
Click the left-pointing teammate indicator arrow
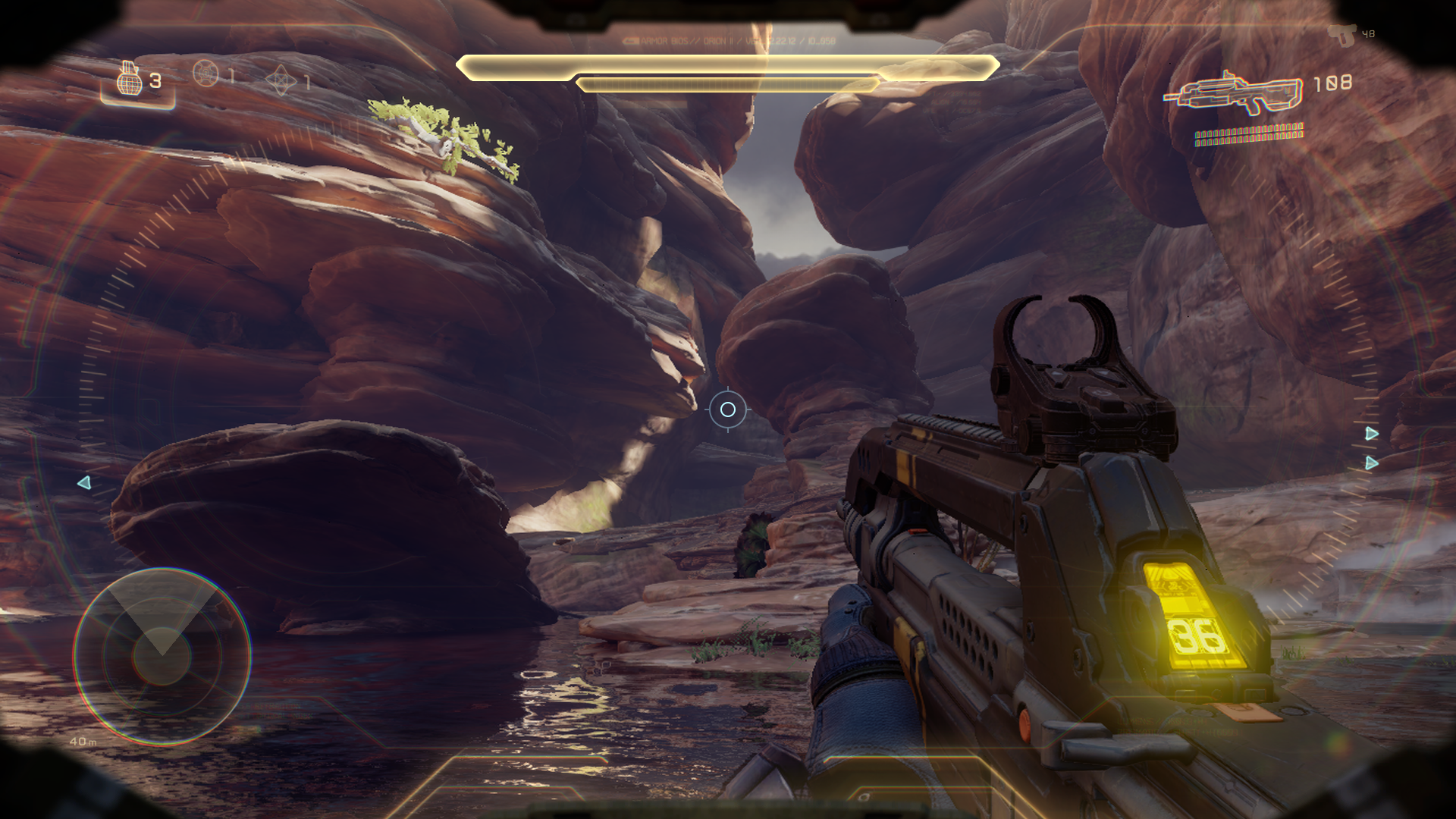point(84,483)
